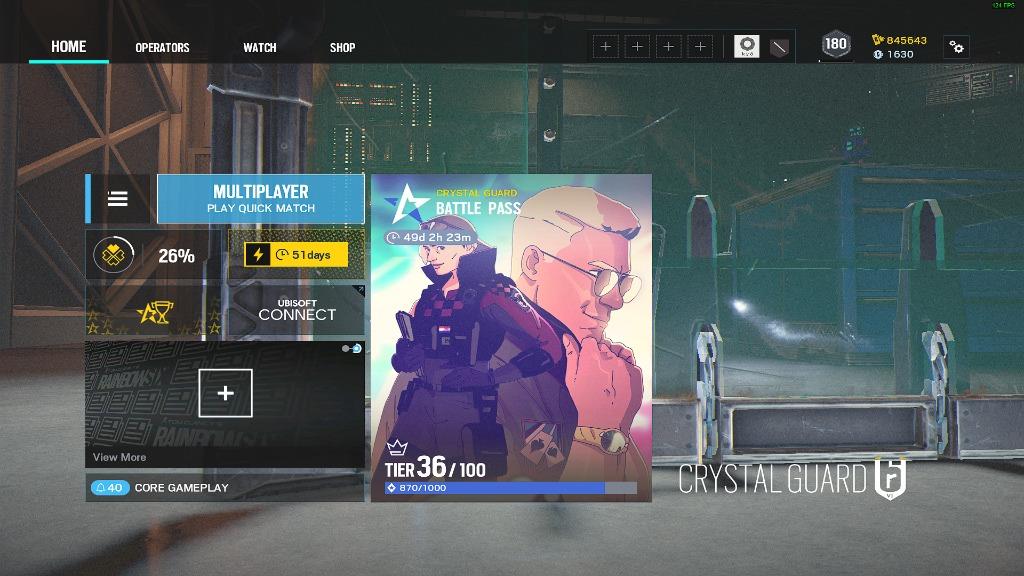This screenshot has width=1024, height=576.
Task: Open the Crystal Guard Battle Pass panel
Action: pos(511,338)
